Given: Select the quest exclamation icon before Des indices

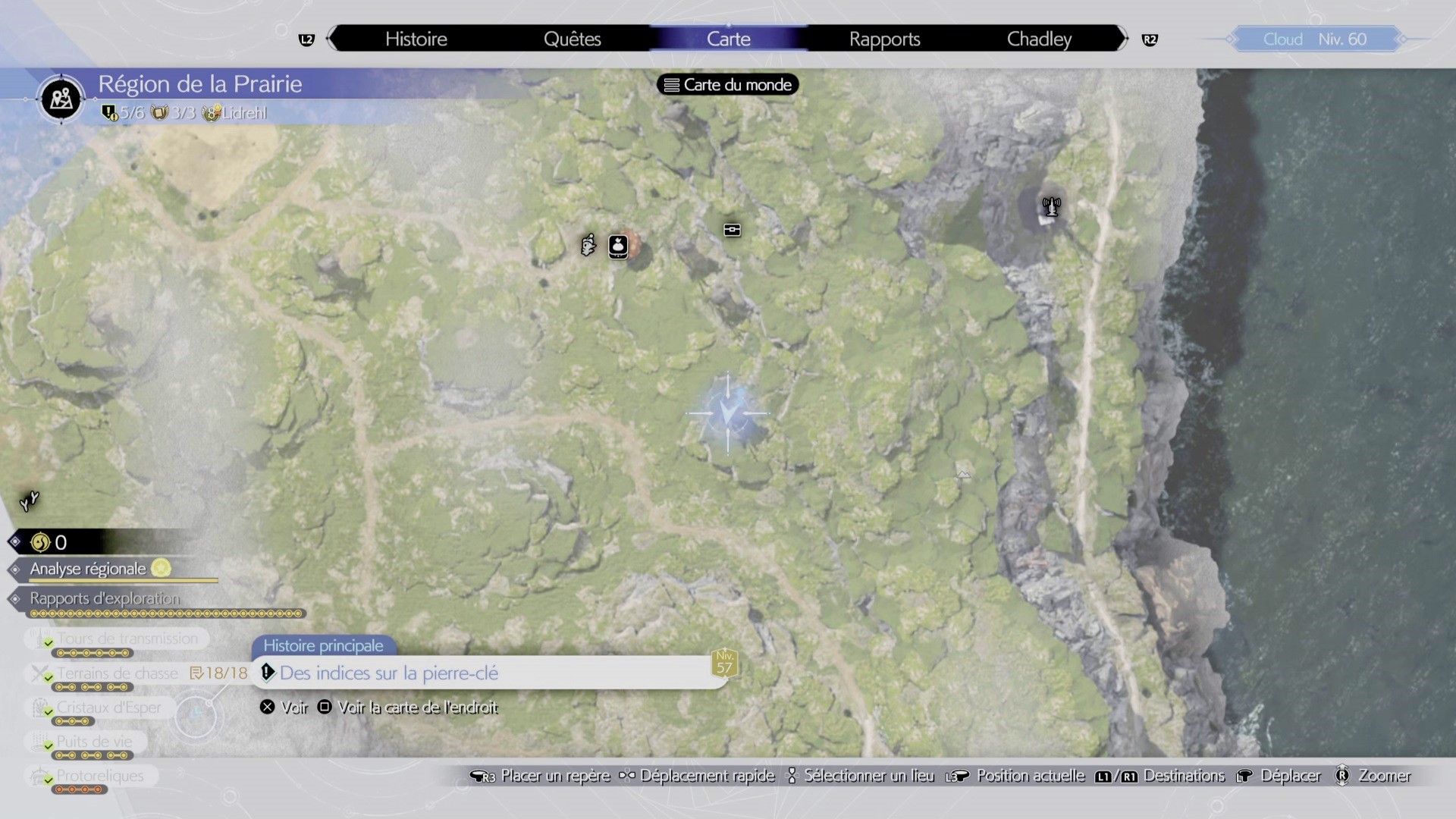Looking at the screenshot, I should point(268,673).
